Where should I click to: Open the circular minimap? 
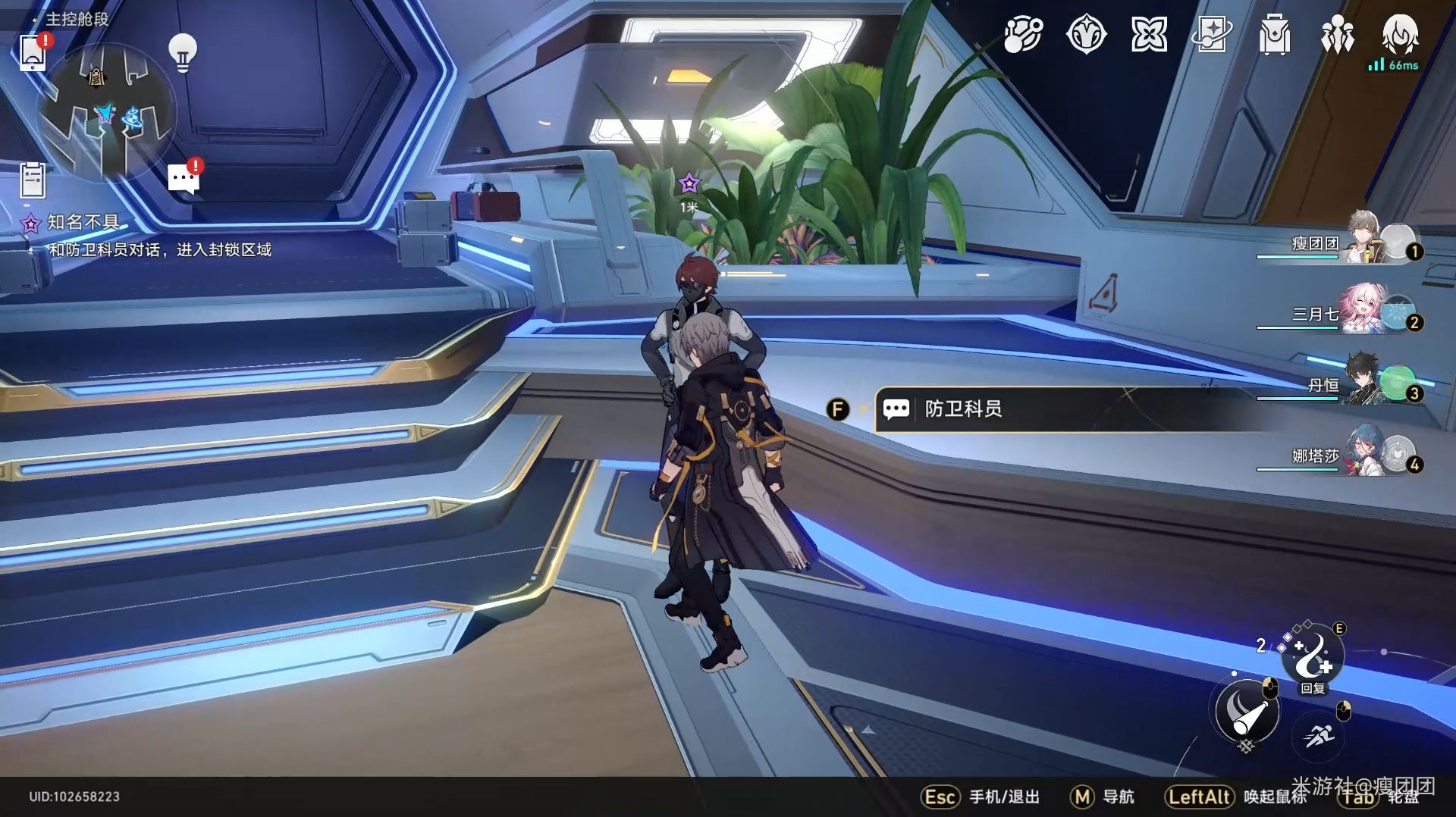point(106,112)
